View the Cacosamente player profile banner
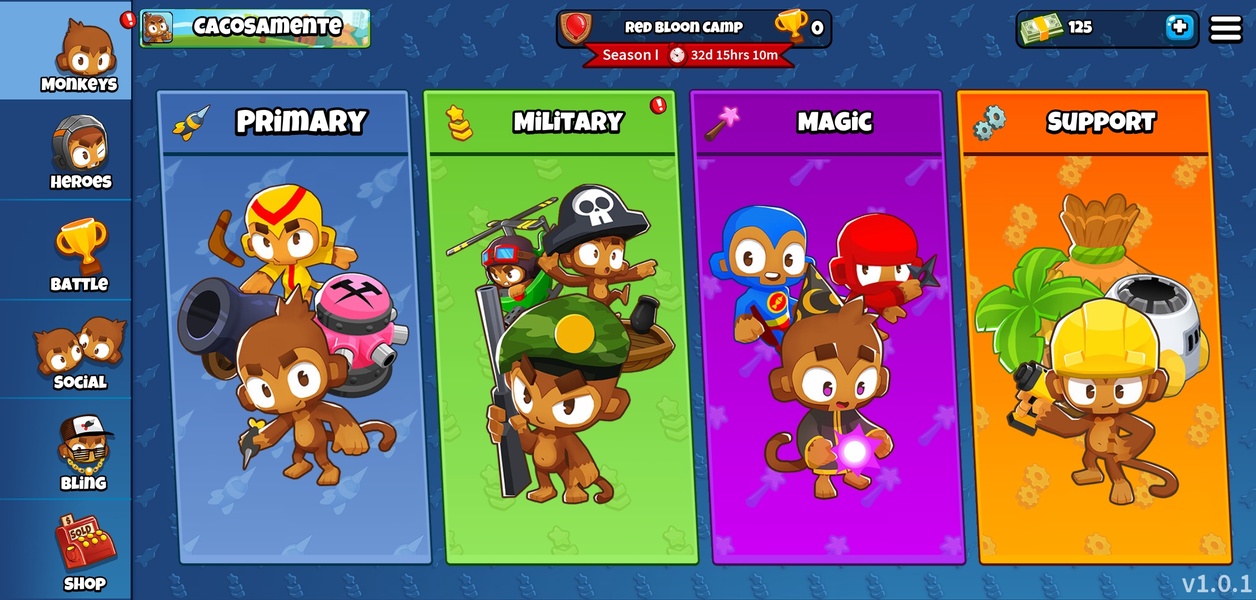Viewport: 1256px width, 600px height. [x=255, y=28]
